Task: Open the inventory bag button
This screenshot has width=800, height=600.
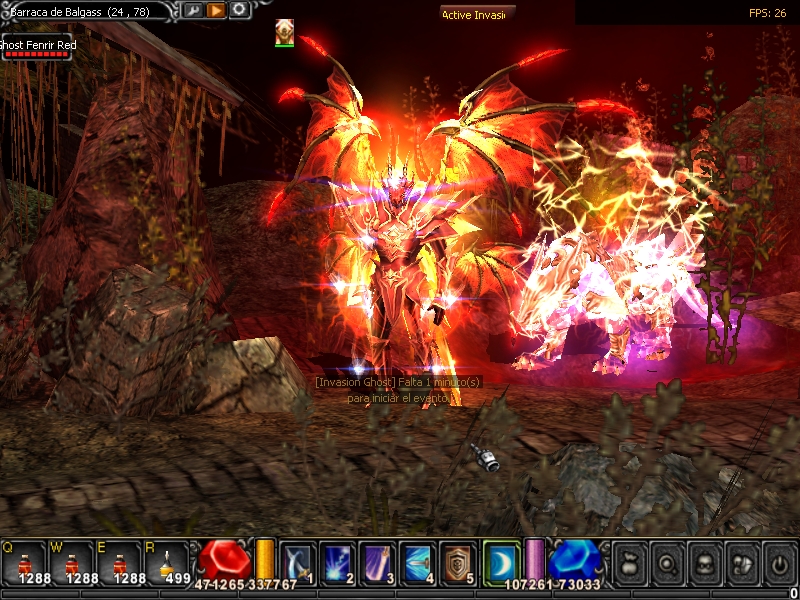Action: coord(628,562)
